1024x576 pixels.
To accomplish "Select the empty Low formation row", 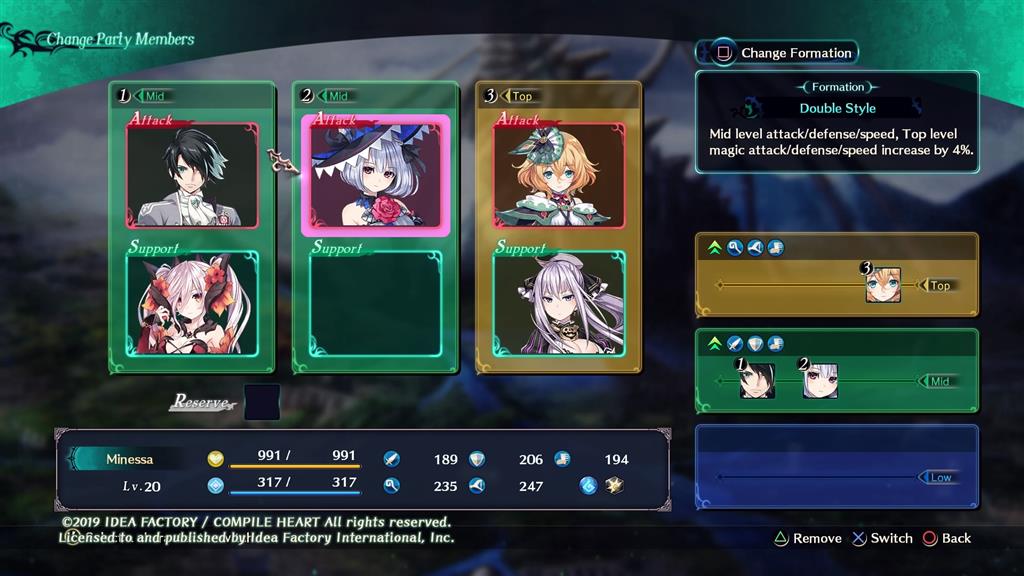I will pyautogui.click(x=836, y=468).
